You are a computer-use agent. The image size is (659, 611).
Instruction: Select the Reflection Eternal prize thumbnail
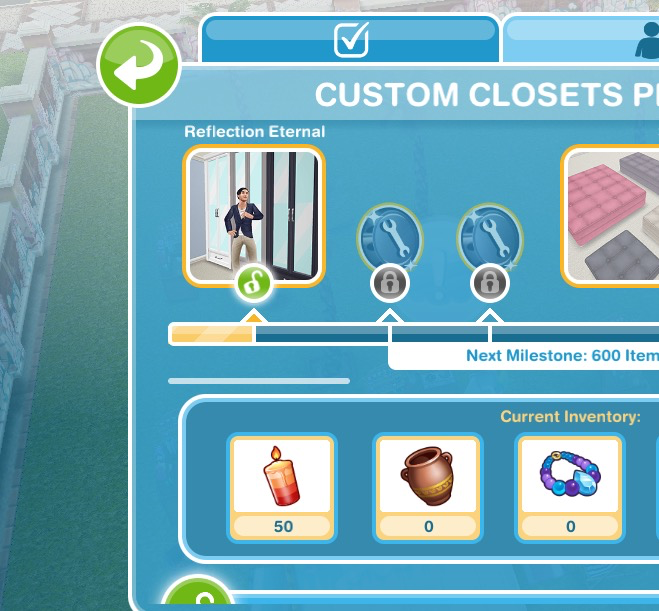254,215
